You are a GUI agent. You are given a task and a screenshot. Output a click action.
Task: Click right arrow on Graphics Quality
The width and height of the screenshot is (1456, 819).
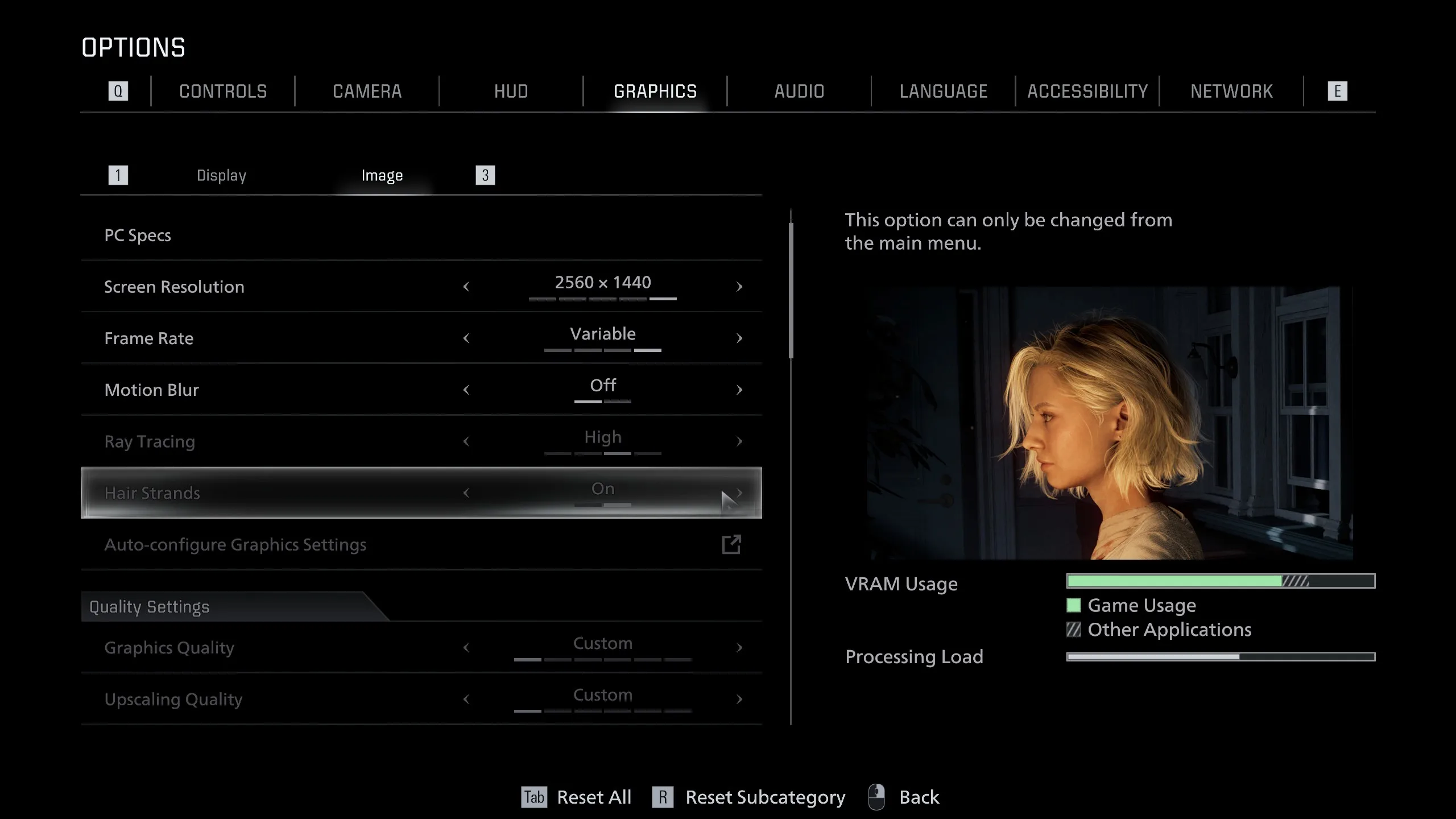tap(739, 647)
